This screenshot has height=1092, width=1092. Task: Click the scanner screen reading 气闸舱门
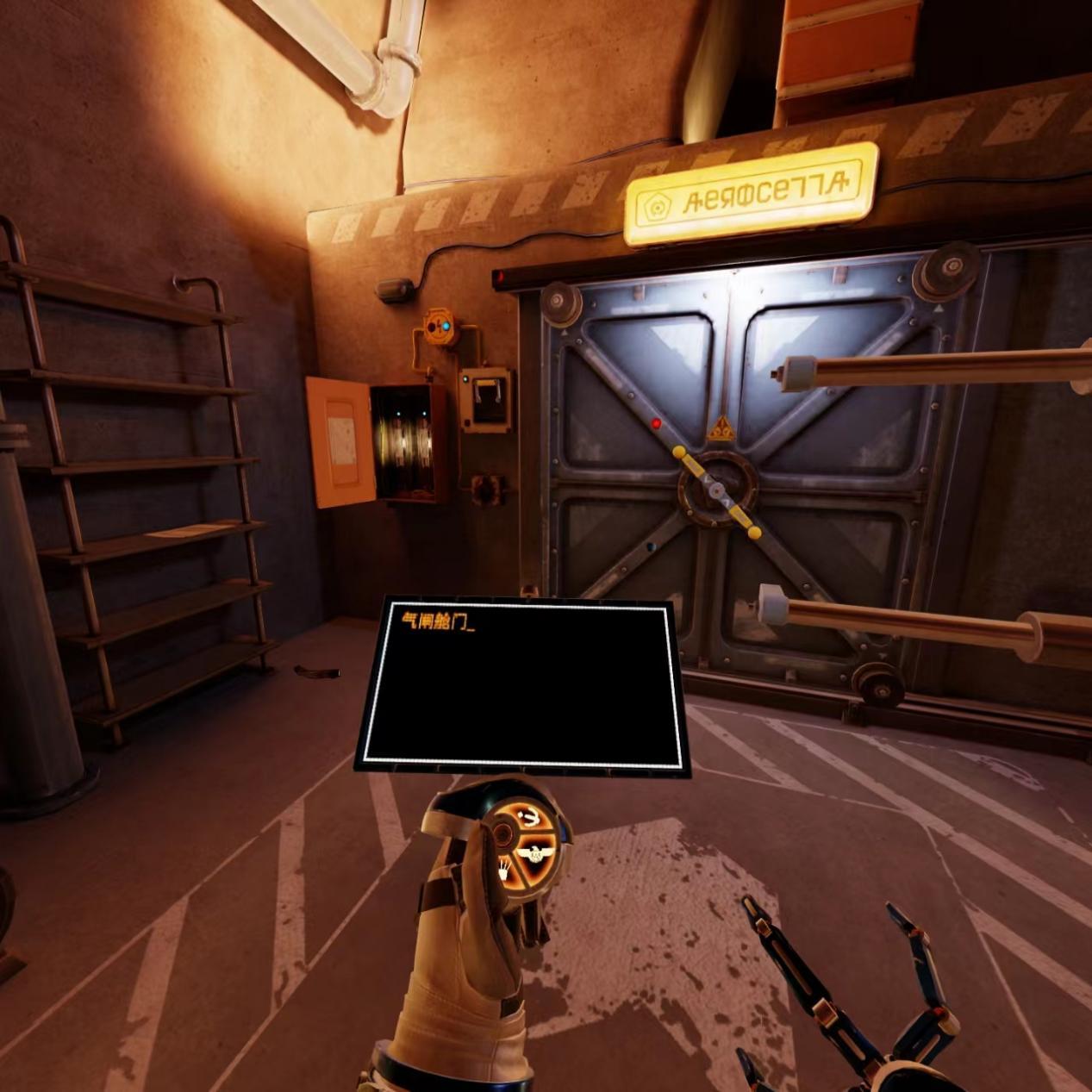pyautogui.click(x=521, y=685)
